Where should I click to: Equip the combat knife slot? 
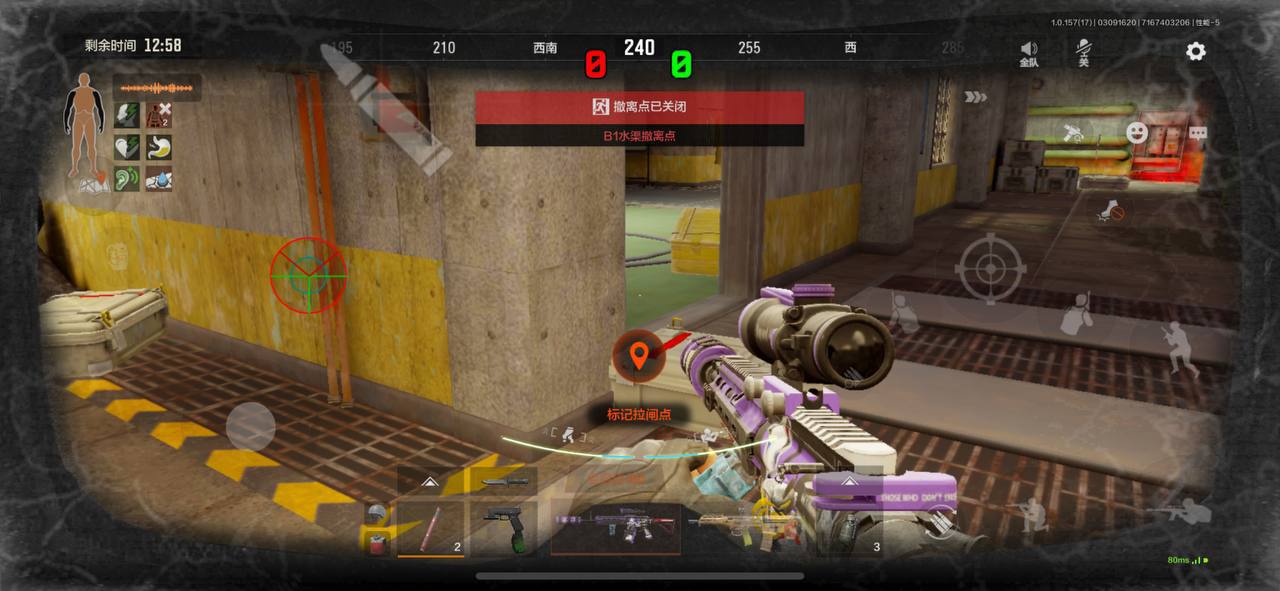tap(503, 481)
